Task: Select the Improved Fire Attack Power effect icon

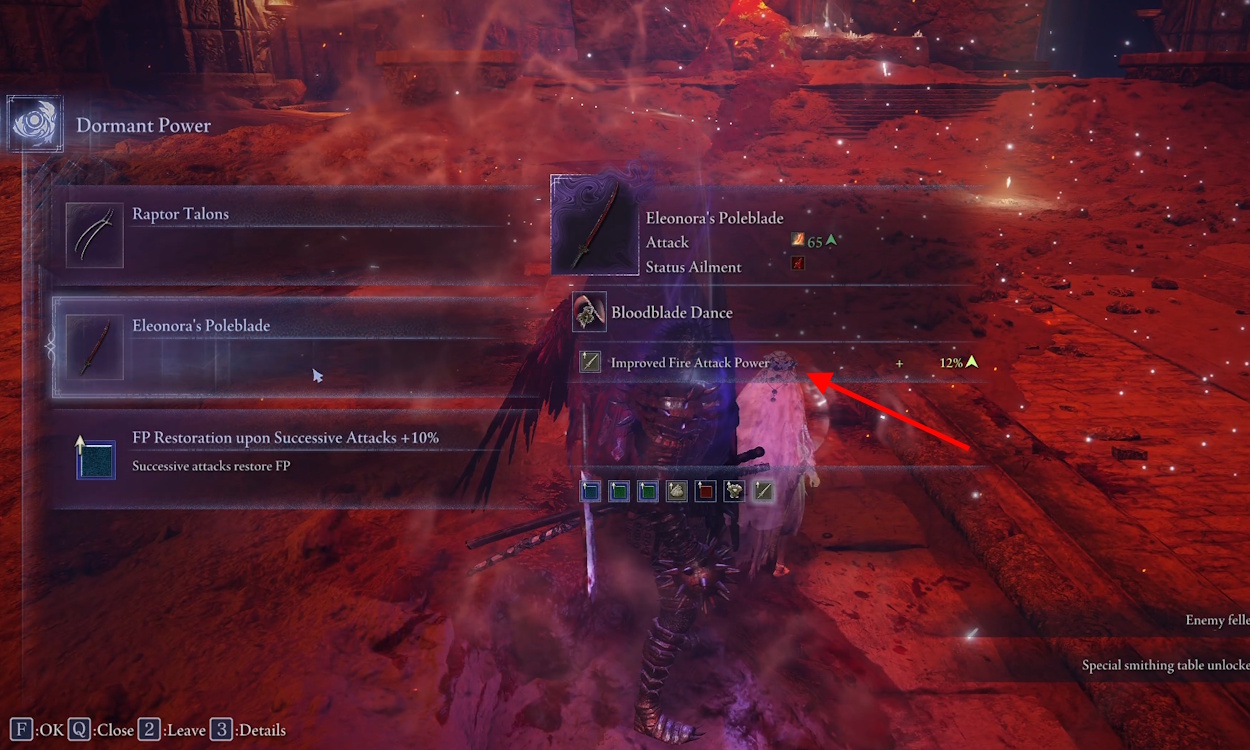Action: tap(590, 363)
